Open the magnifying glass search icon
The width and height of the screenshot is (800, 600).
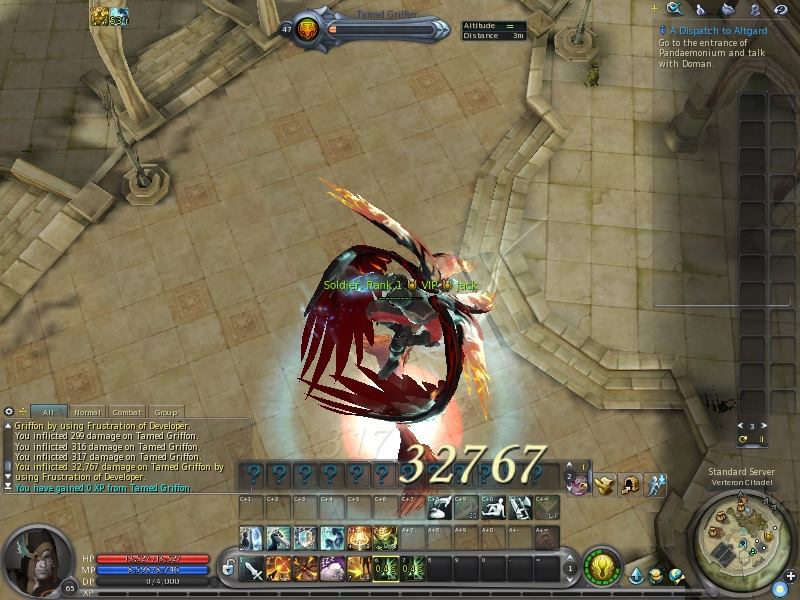[x=675, y=9]
